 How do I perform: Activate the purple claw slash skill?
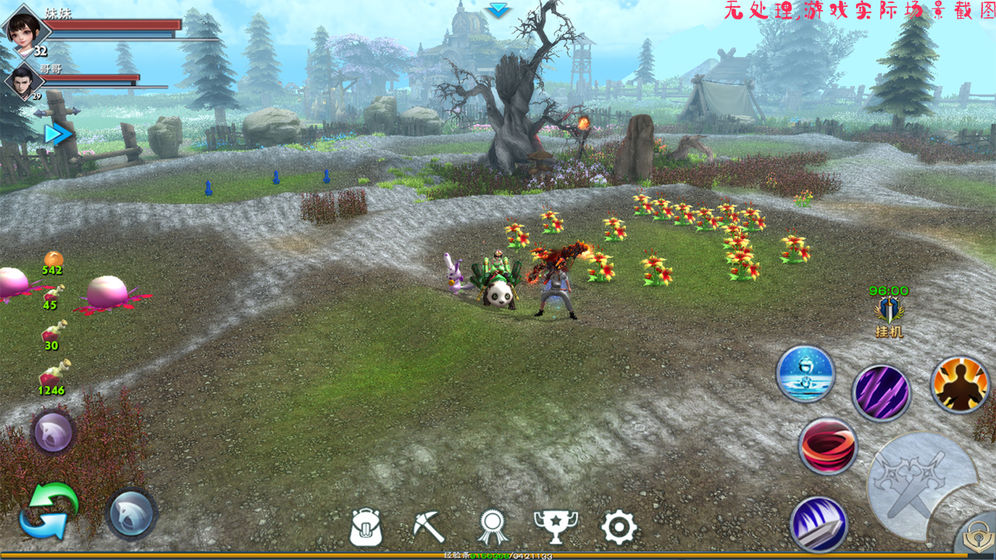(881, 393)
